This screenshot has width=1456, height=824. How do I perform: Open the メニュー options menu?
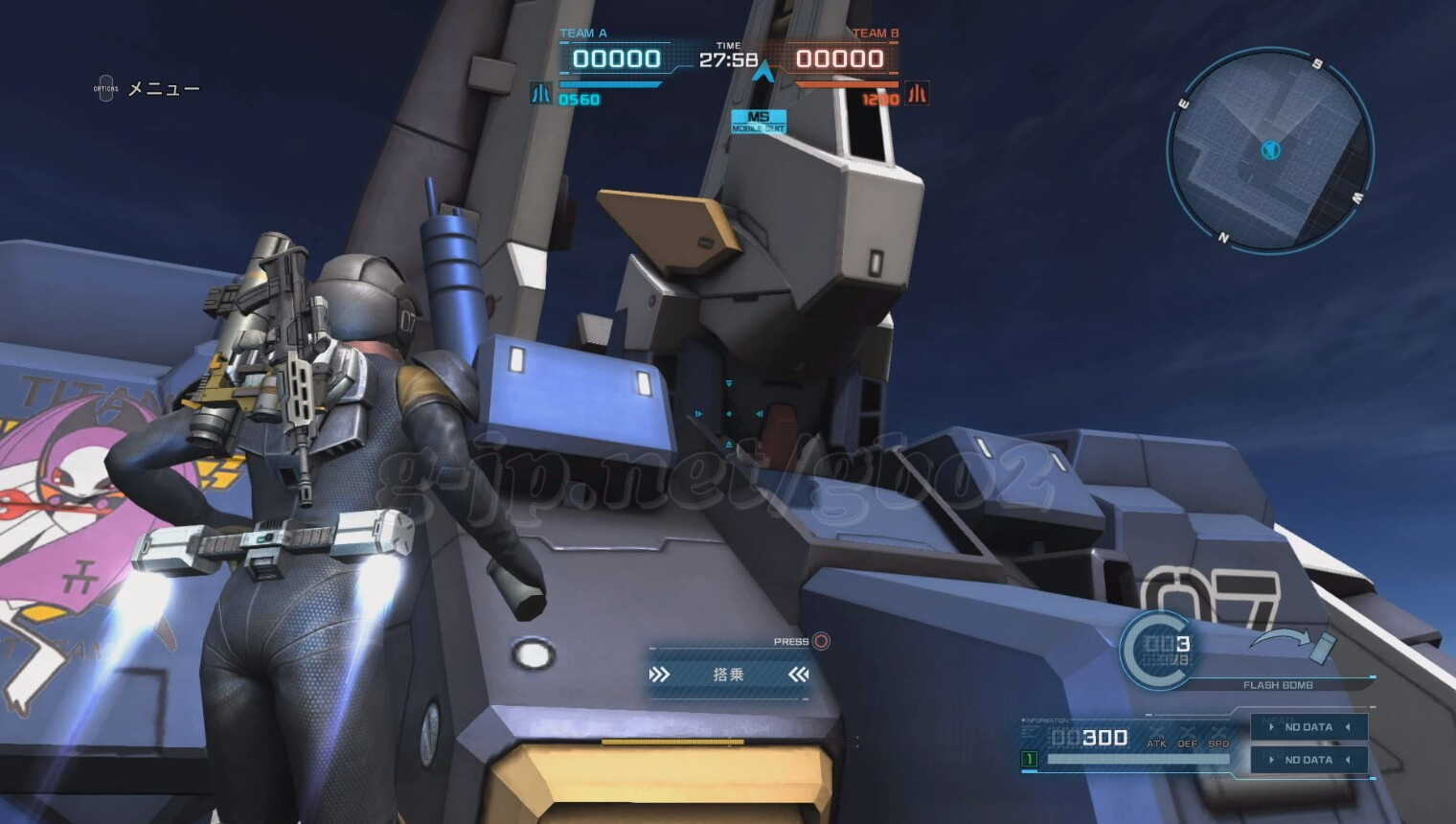click(x=147, y=89)
